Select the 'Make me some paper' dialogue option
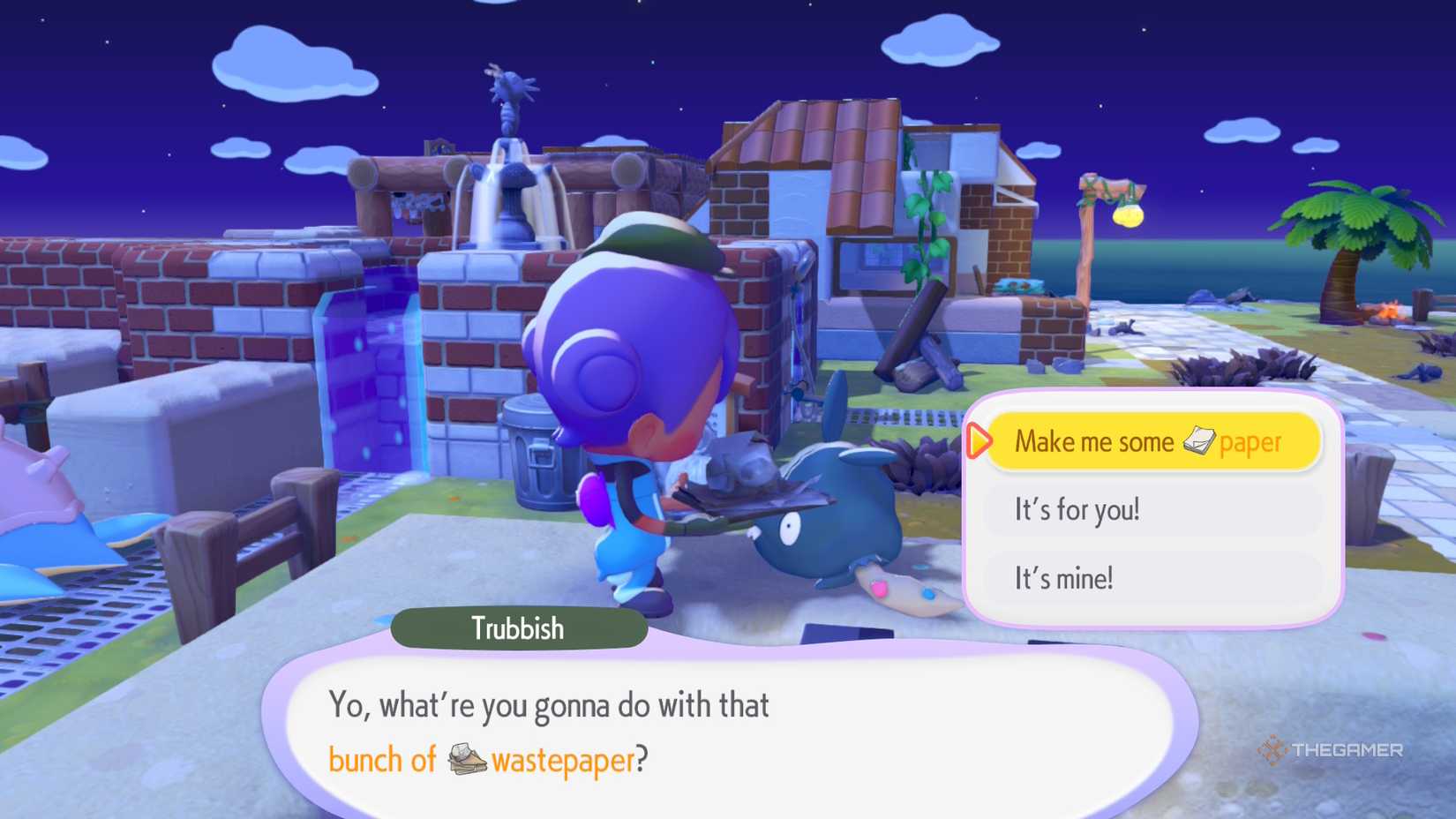 click(1147, 441)
